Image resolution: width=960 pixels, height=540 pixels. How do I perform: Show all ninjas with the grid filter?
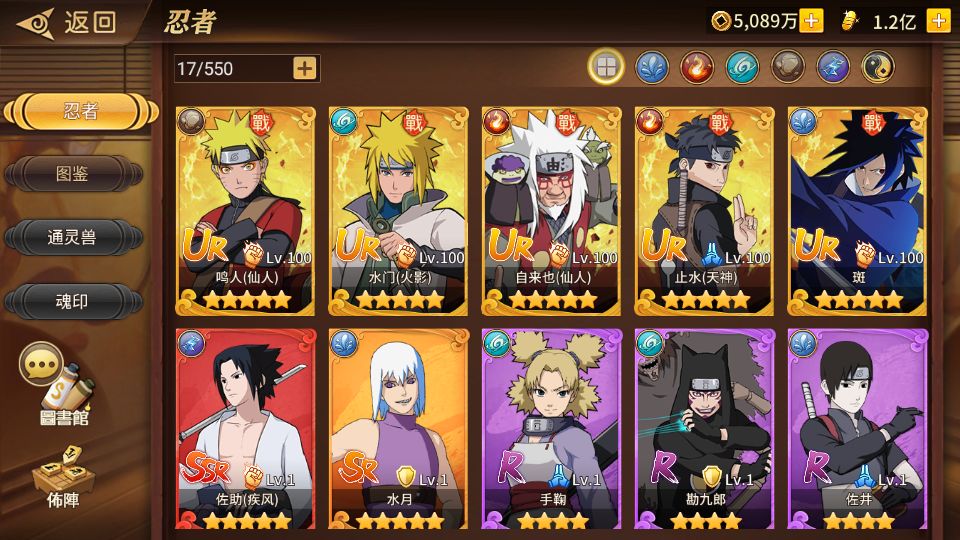click(x=605, y=67)
